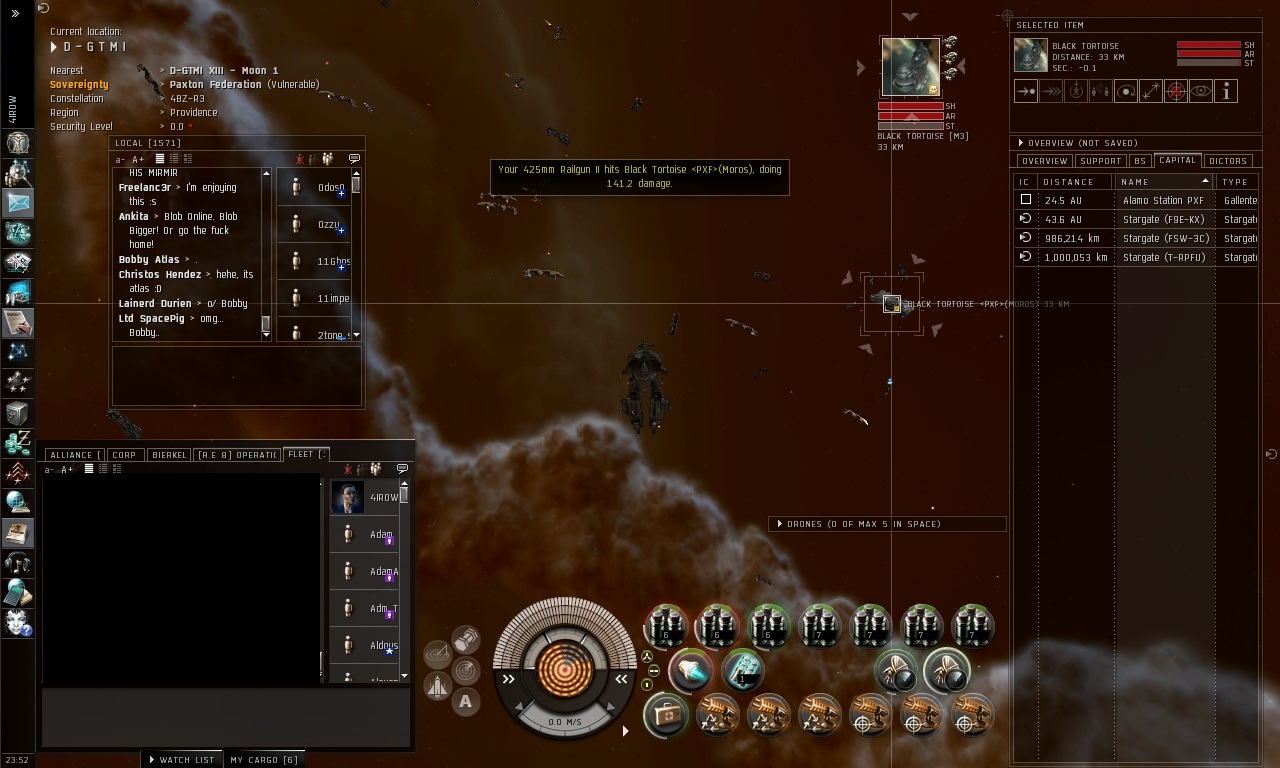Open mail from the envelope sidebar icon
The height and width of the screenshot is (768, 1280).
18,203
